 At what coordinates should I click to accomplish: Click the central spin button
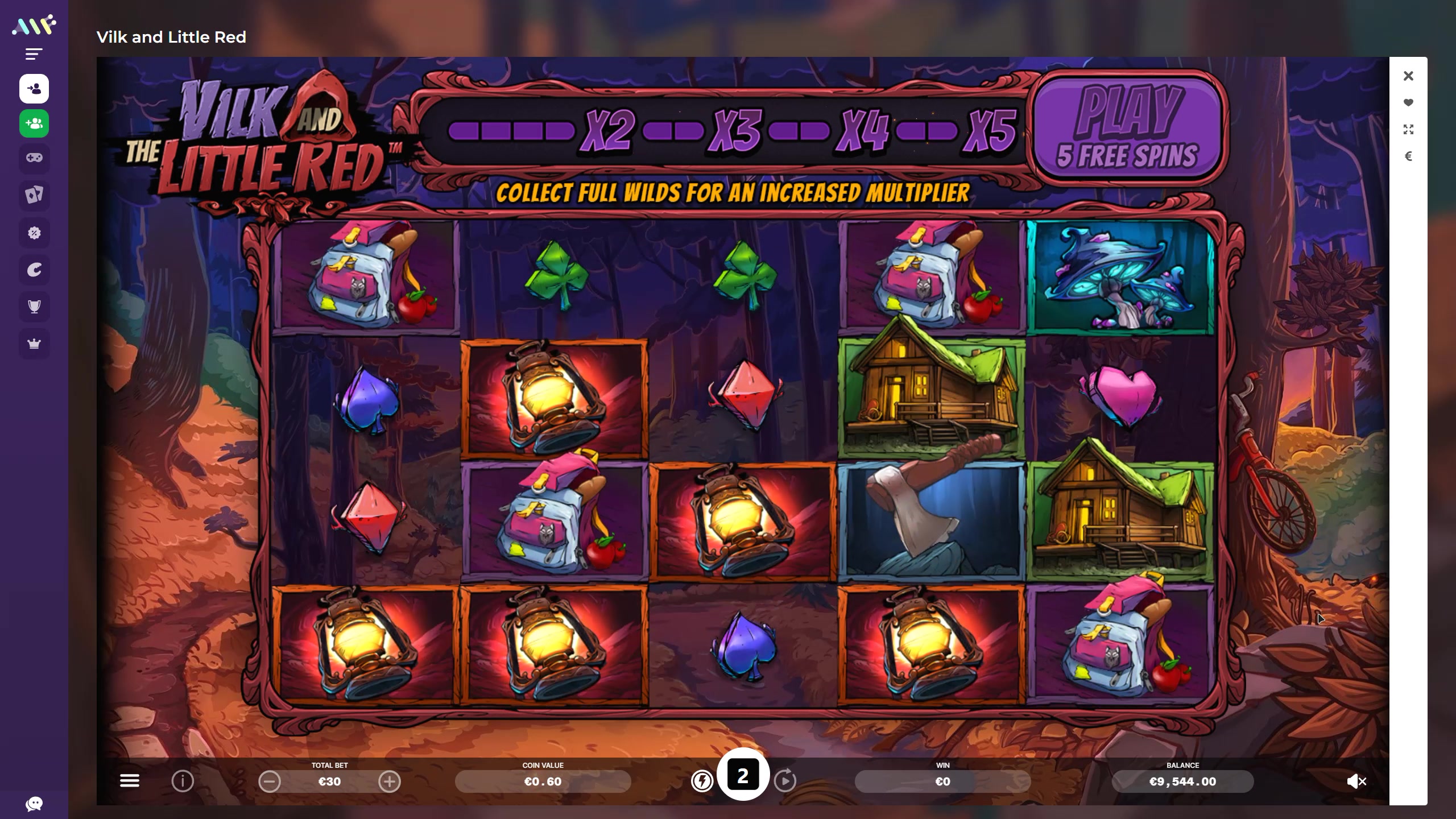click(x=743, y=775)
